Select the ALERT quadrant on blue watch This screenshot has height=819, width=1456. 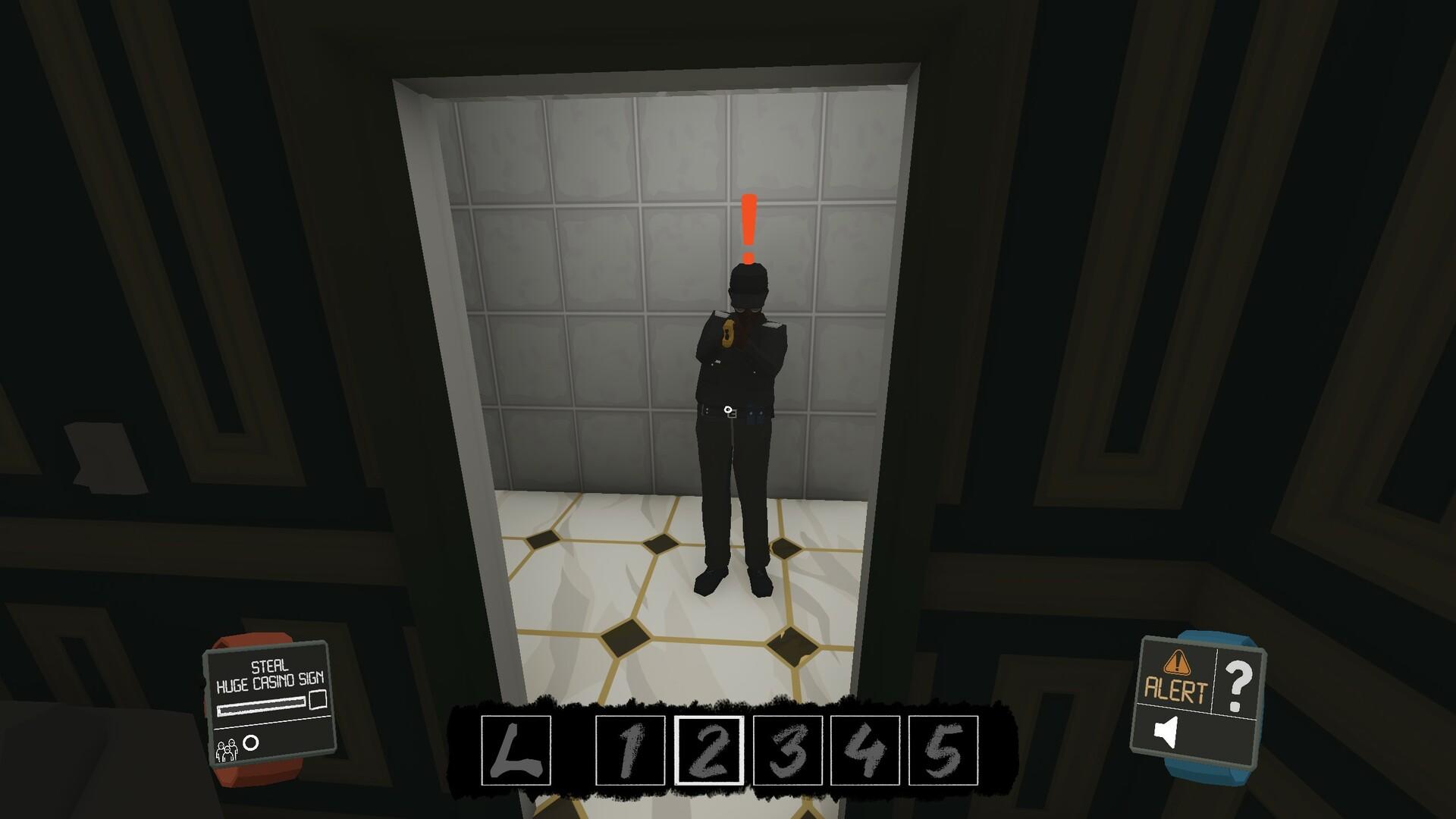click(x=1176, y=675)
